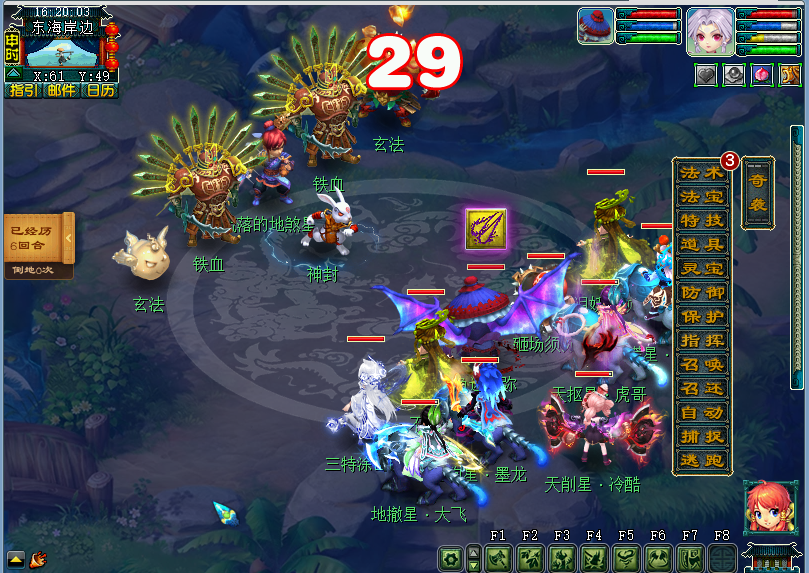
Task: Click the gear icon on the bottom bar
Action: pyautogui.click(x=451, y=557)
